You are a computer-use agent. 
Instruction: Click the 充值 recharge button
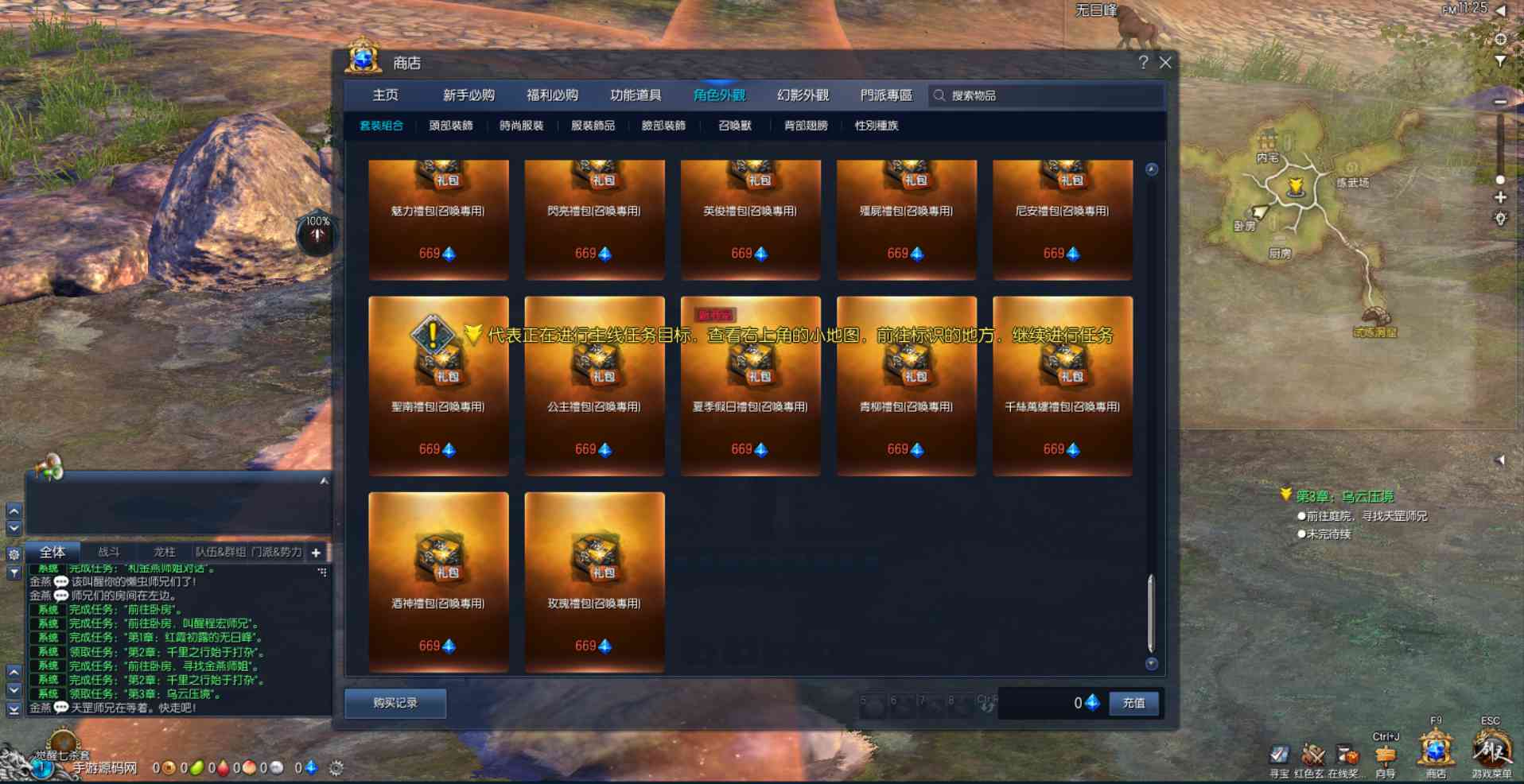tap(1133, 703)
